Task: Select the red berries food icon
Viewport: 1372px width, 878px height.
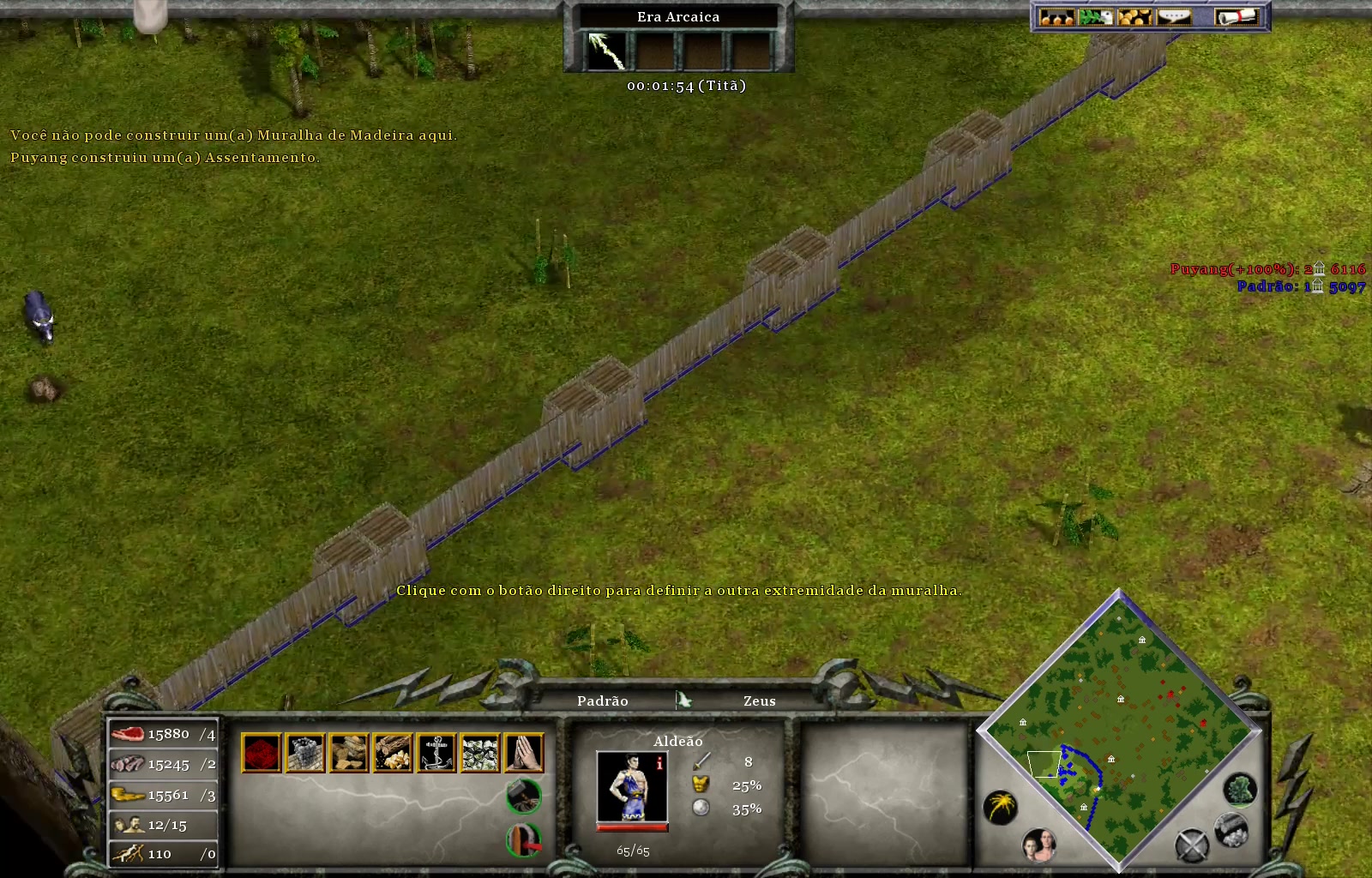Action: tap(262, 751)
